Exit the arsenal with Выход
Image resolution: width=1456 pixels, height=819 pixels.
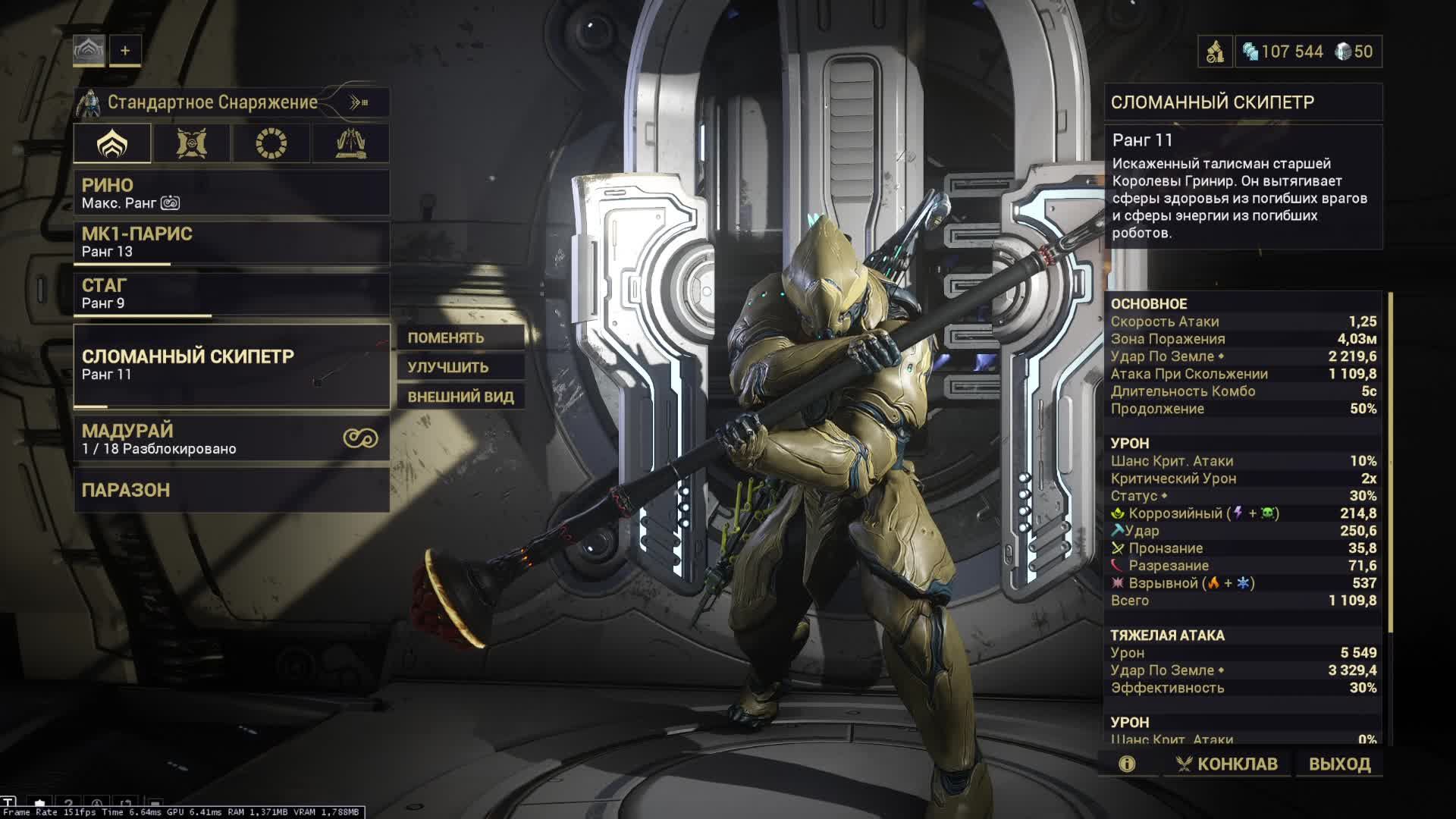(1339, 764)
